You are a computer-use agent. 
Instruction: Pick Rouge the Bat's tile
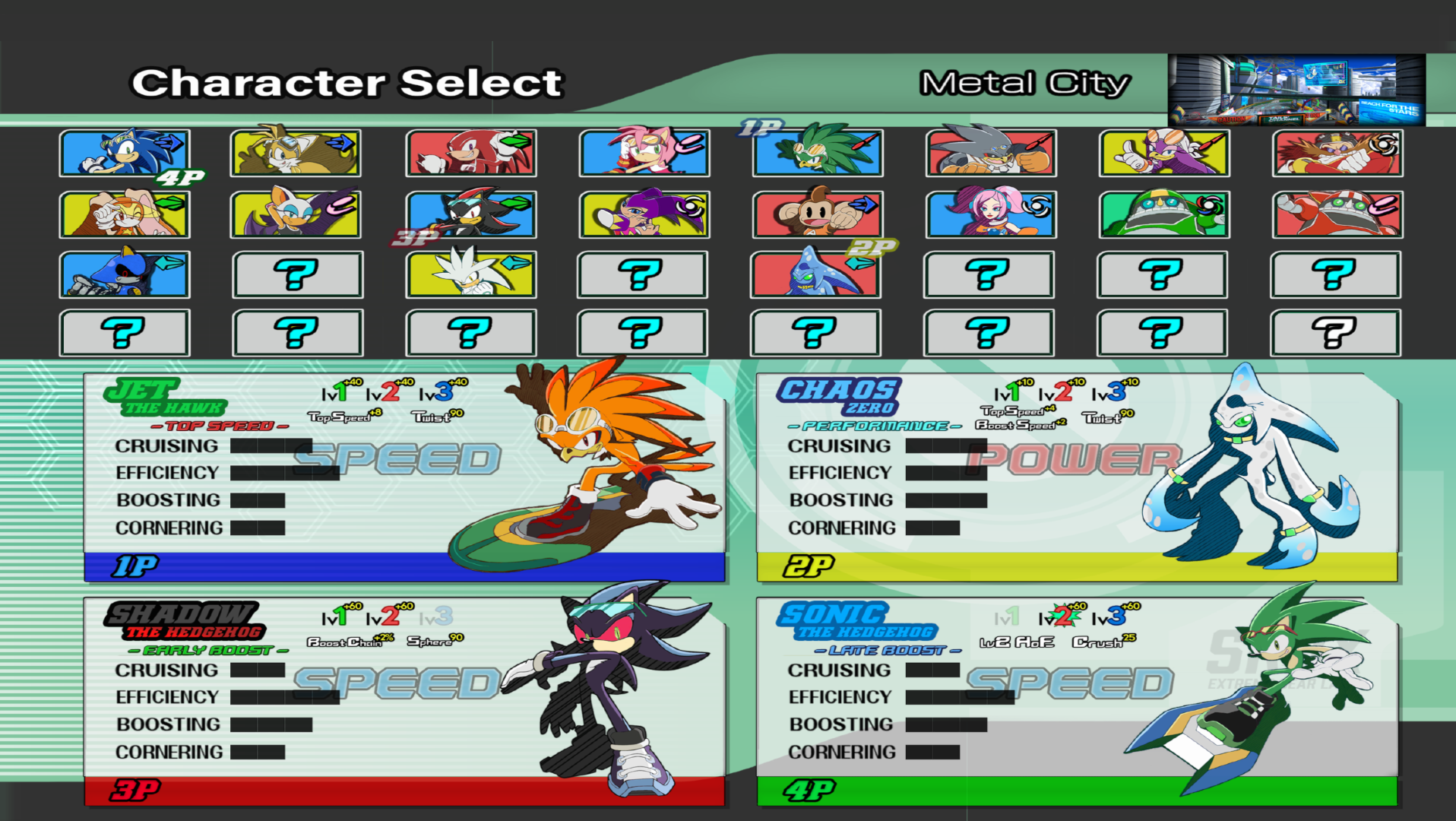pyautogui.click(x=296, y=214)
